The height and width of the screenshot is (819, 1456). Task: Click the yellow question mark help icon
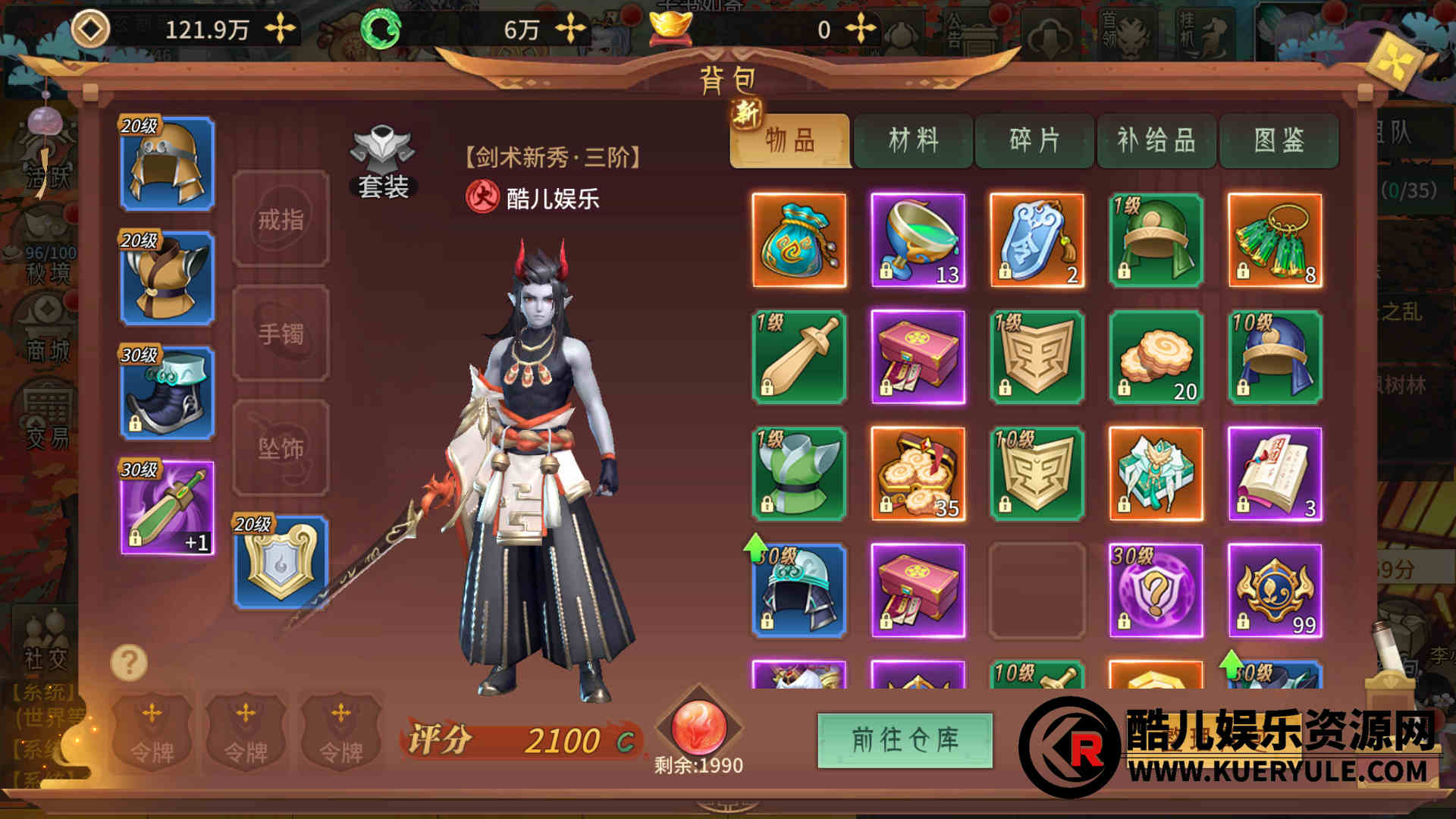click(129, 663)
